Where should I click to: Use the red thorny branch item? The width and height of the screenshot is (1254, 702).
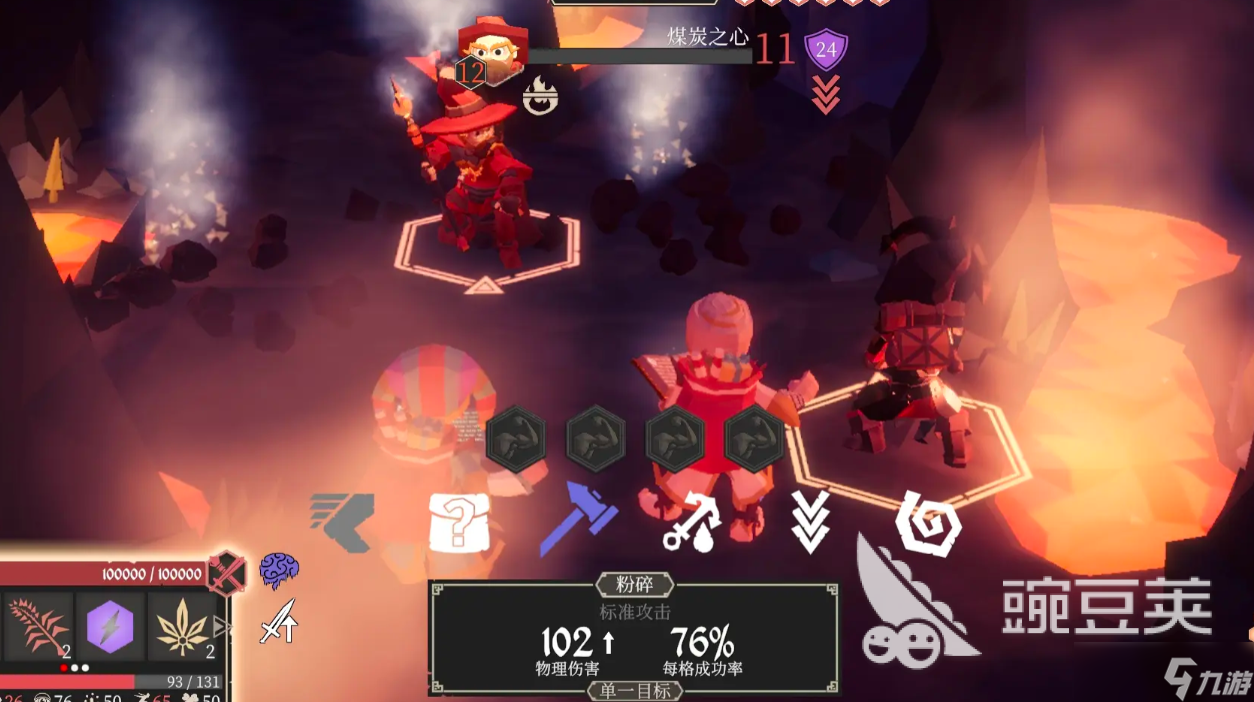[x=38, y=627]
